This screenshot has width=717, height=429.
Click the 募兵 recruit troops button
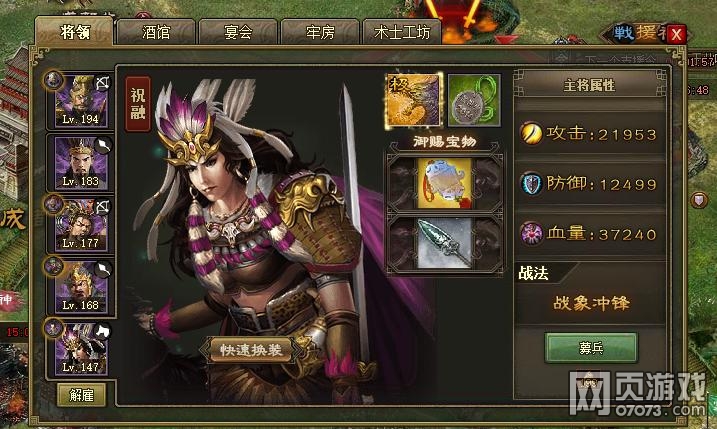[x=591, y=347]
